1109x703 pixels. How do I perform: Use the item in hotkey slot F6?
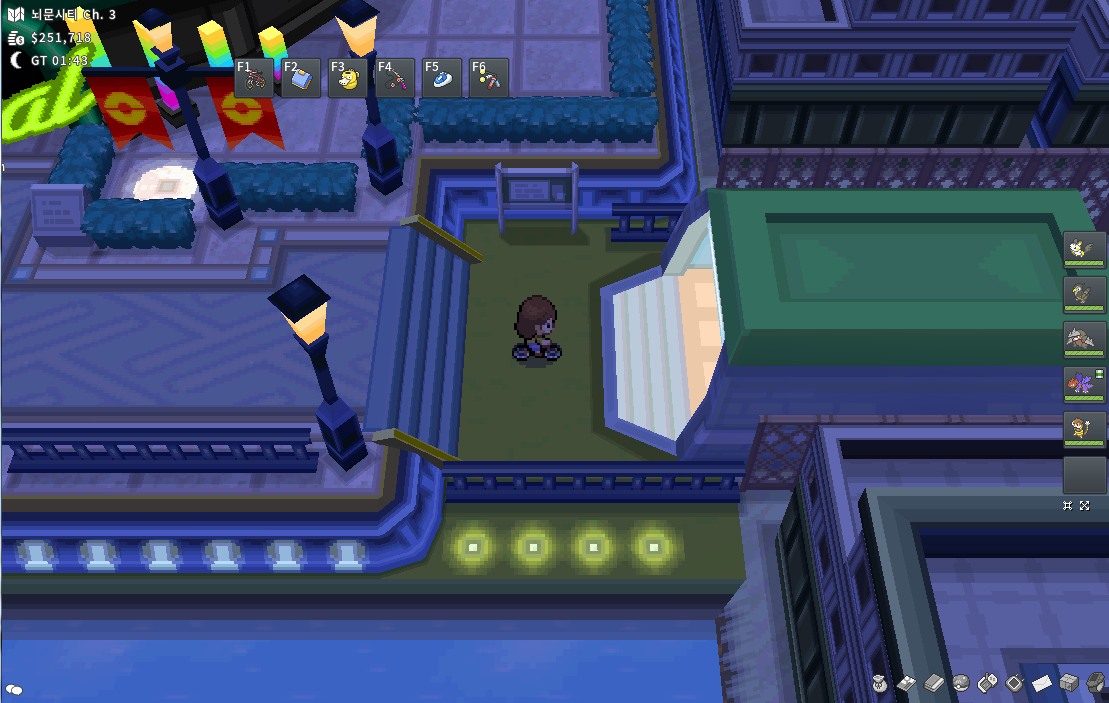coord(489,79)
